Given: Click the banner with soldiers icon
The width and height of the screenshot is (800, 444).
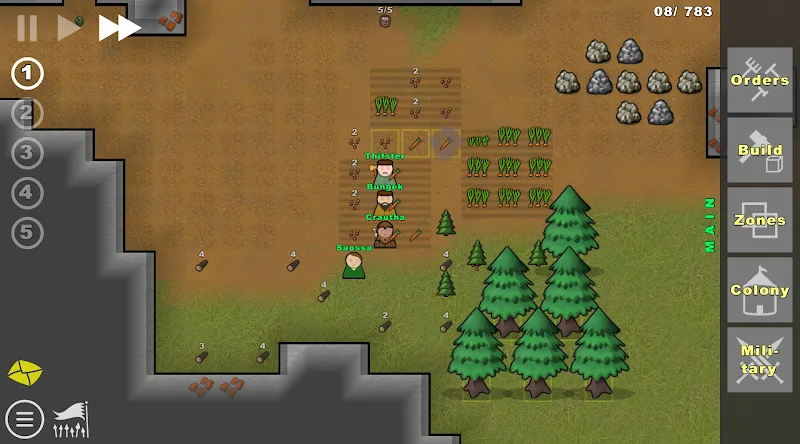Looking at the screenshot, I should point(70,419).
